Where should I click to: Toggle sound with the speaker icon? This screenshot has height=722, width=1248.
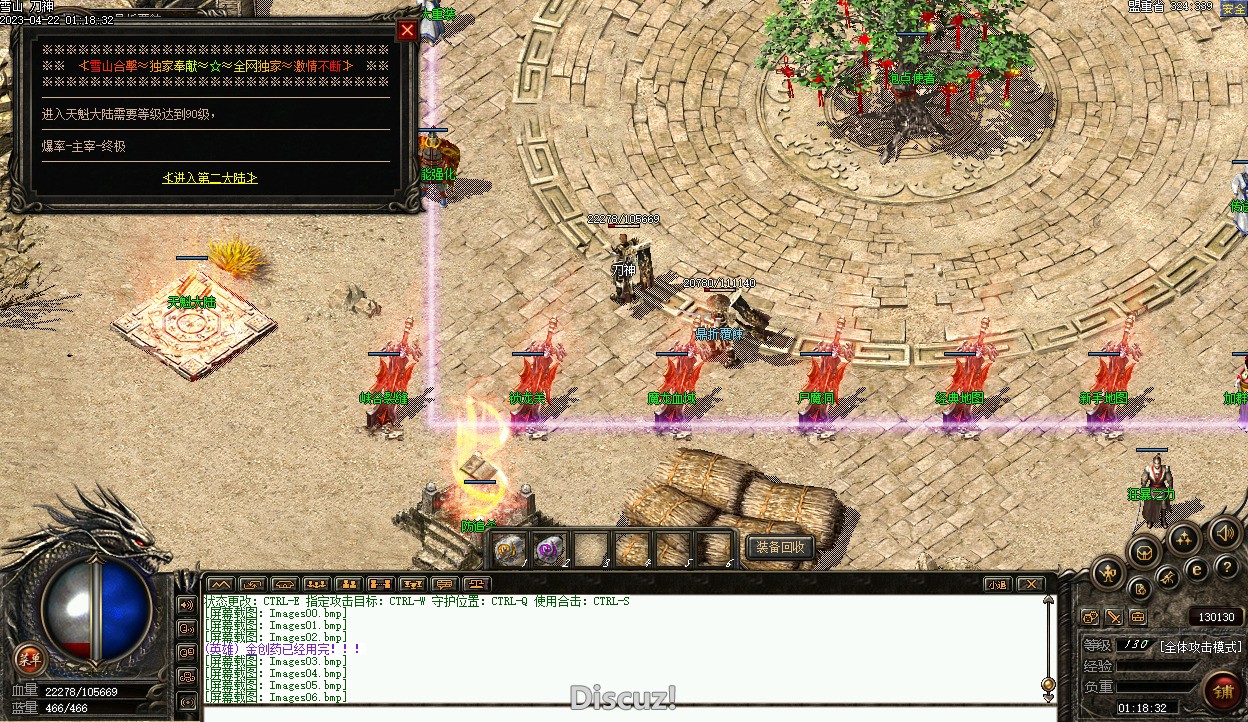coord(1224,533)
